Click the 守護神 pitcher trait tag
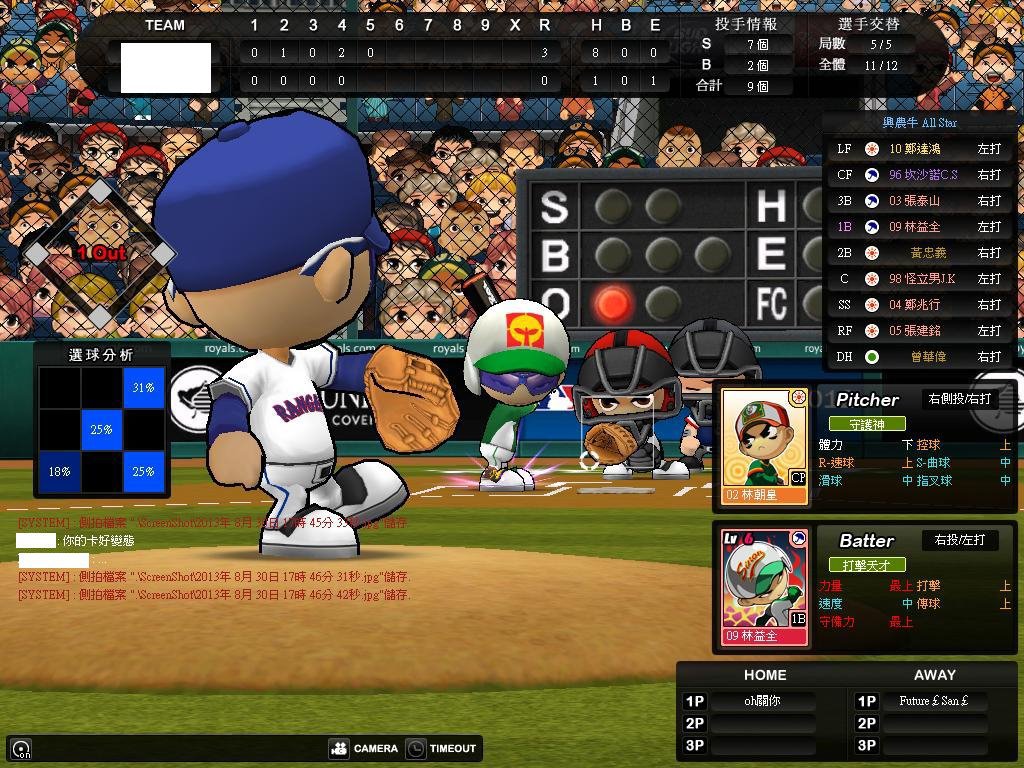 (866, 424)
